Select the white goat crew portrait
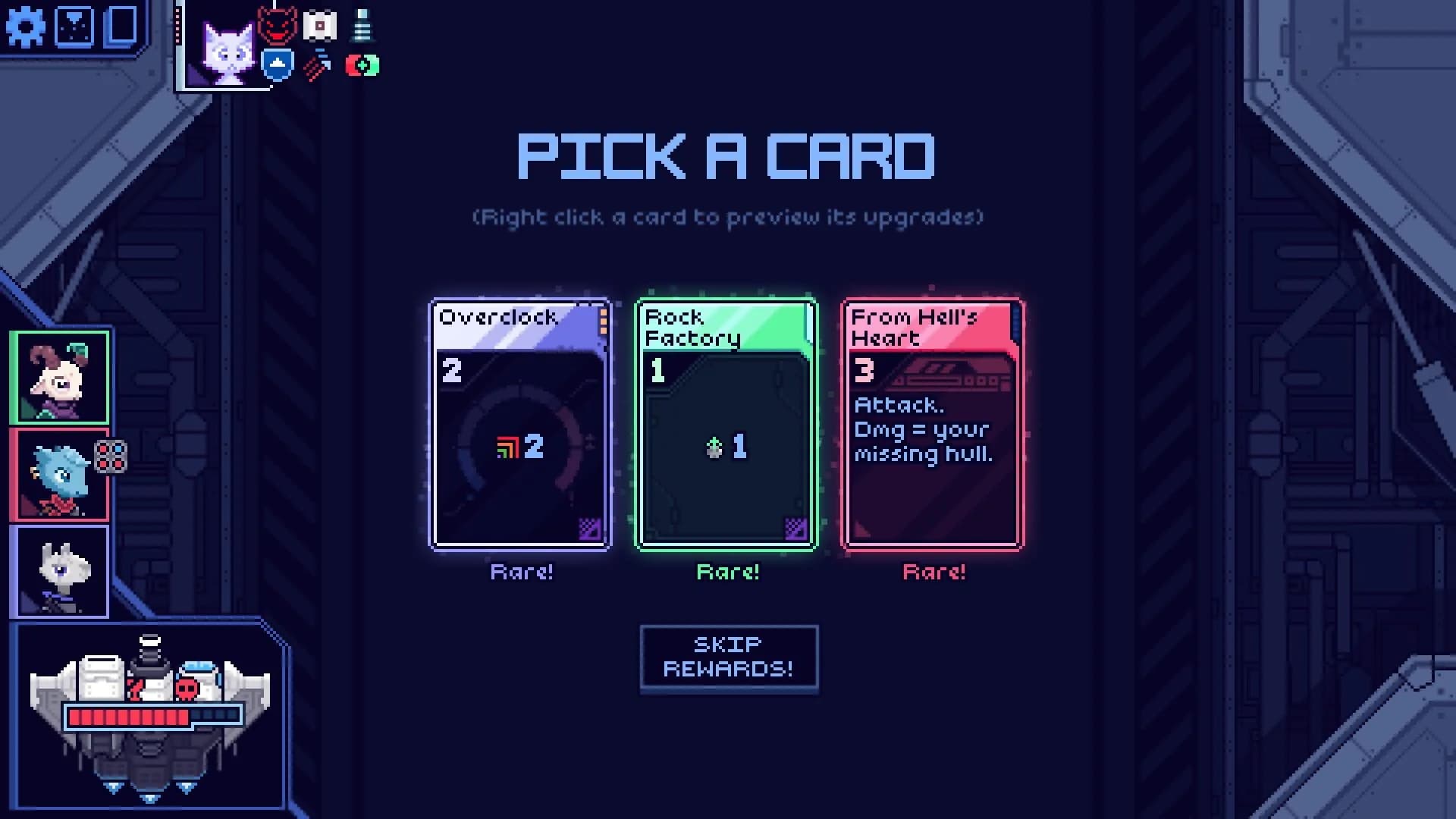The image size is (1456, 819). 61,570
